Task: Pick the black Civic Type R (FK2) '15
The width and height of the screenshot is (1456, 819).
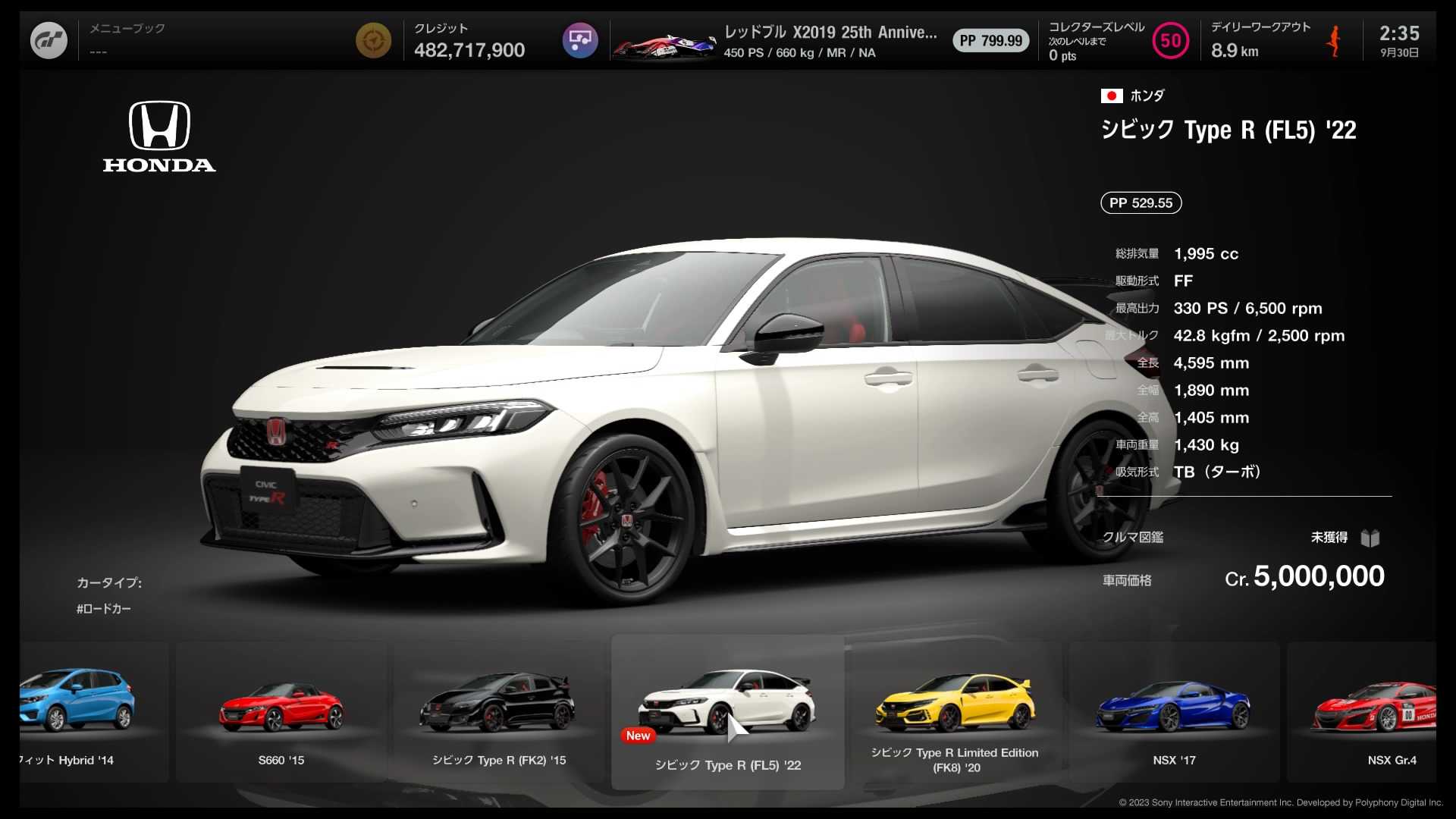Action: [x=498, y=713]
